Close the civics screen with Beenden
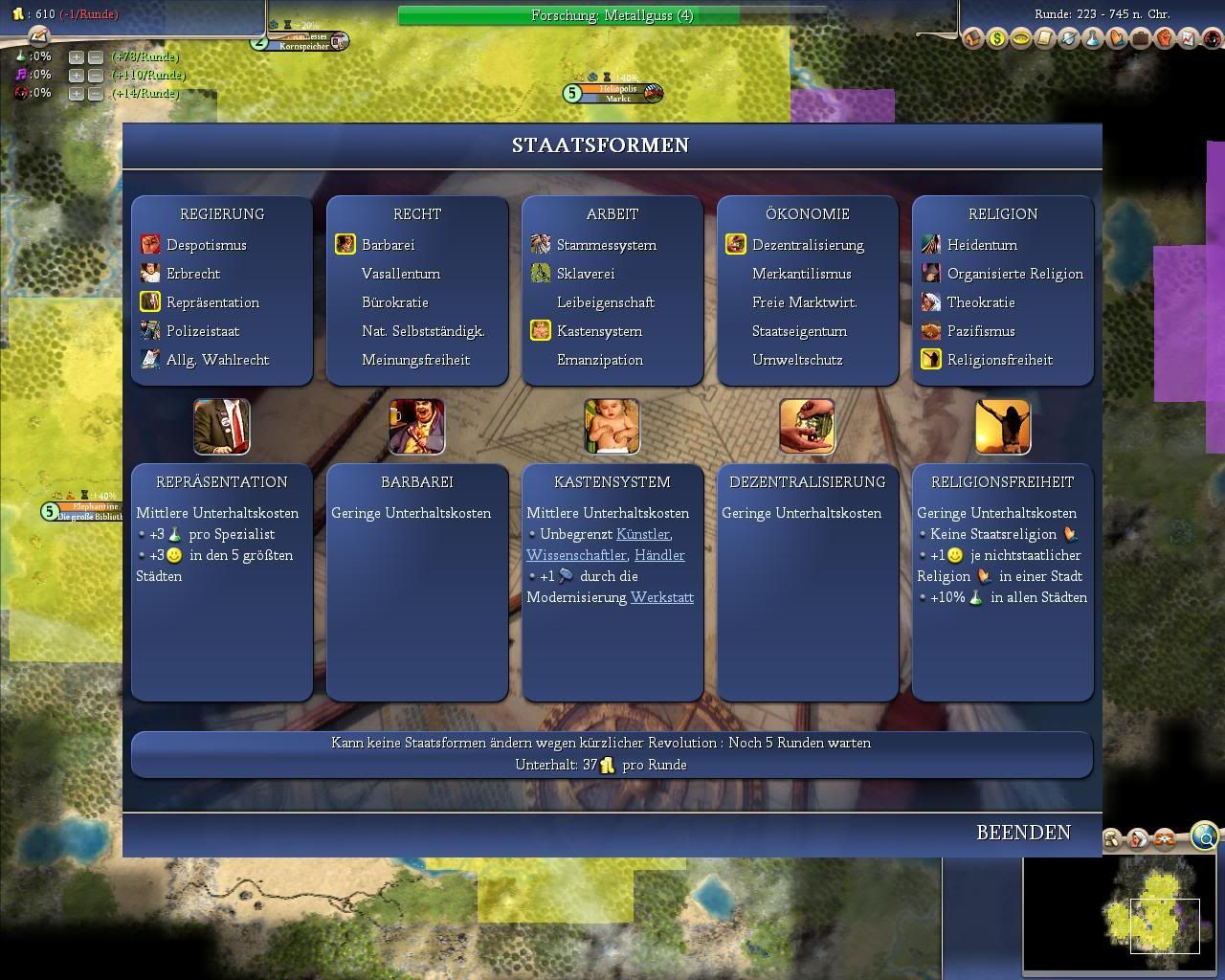The image size is (1225, 980). [x=1023, y=833]
